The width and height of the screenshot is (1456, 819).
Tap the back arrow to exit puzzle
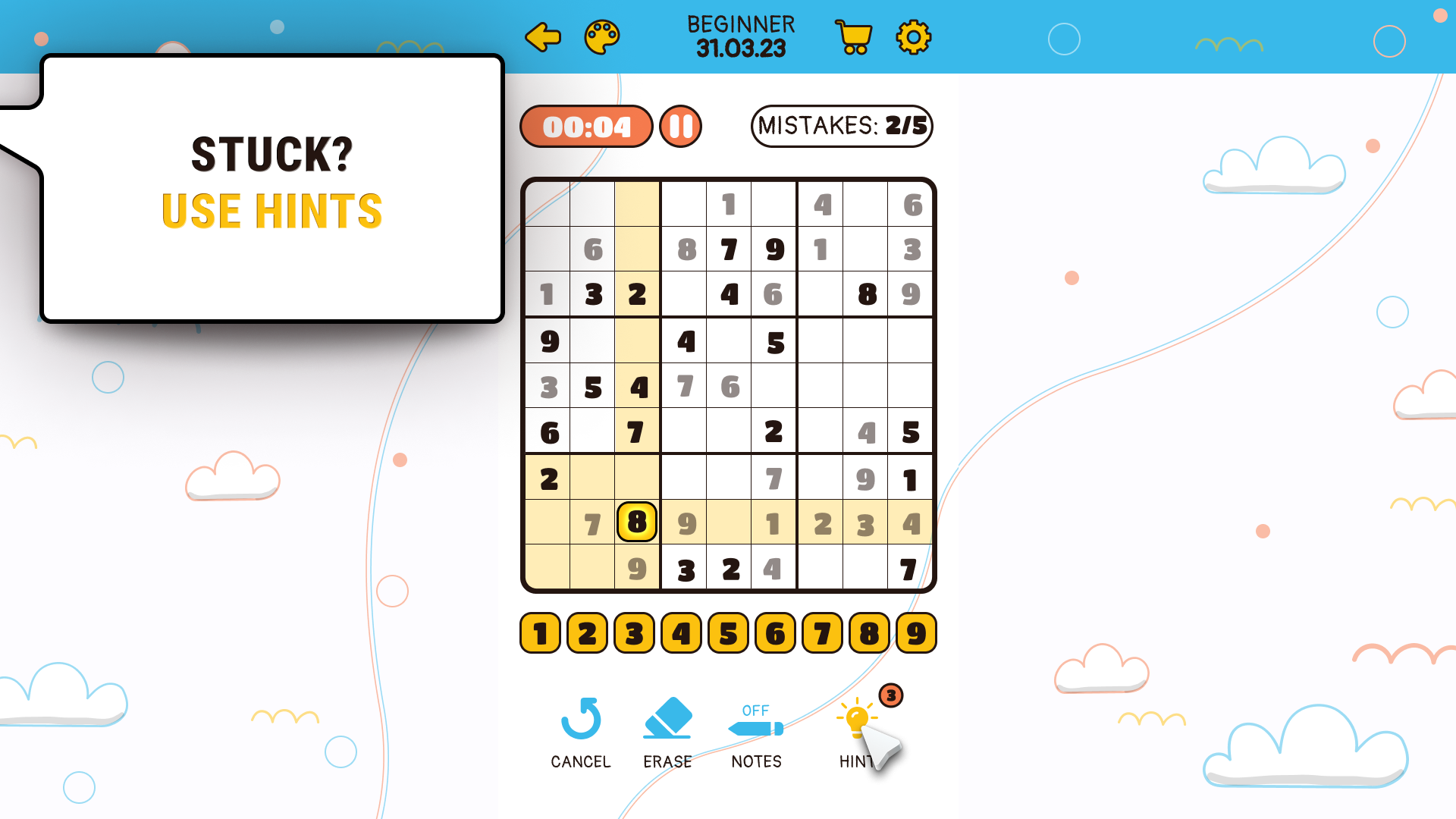click(x=542, y=36)
